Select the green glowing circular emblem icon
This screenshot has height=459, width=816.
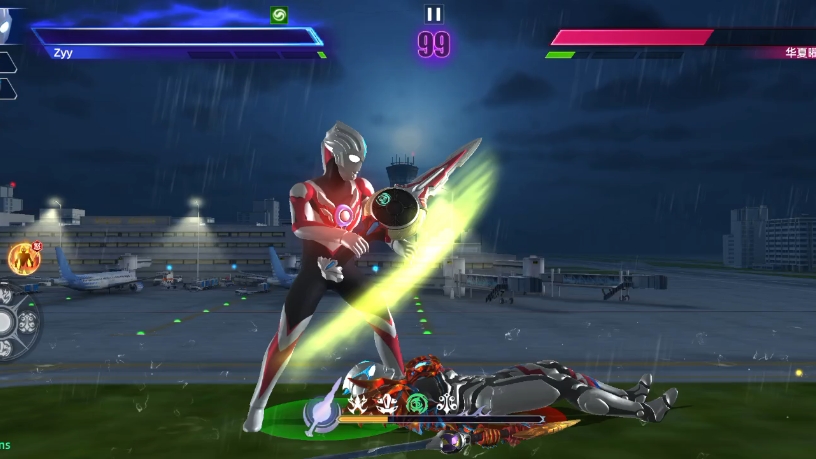click(417, 404)
